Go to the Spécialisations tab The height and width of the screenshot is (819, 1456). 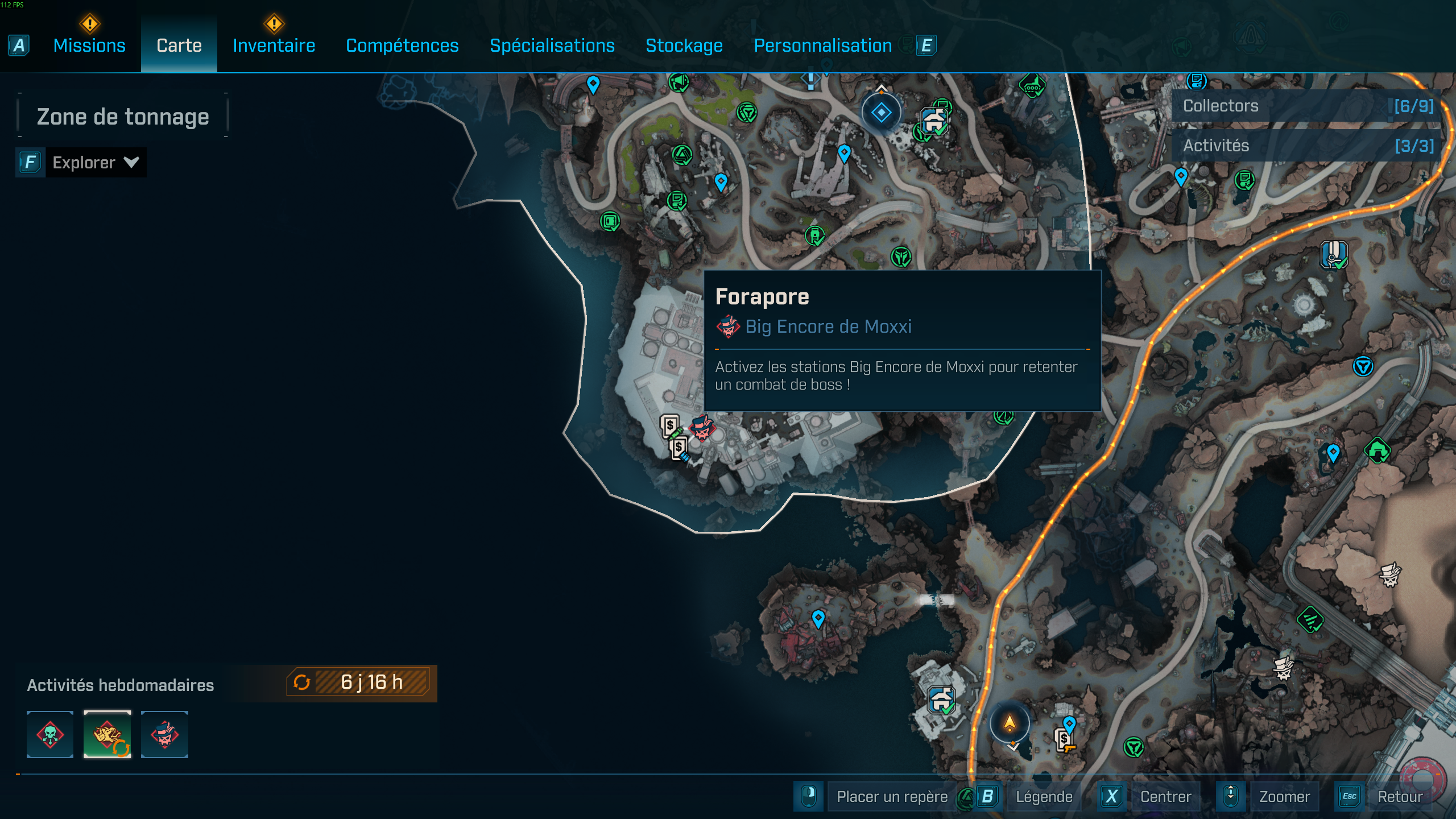coord(552,45)
